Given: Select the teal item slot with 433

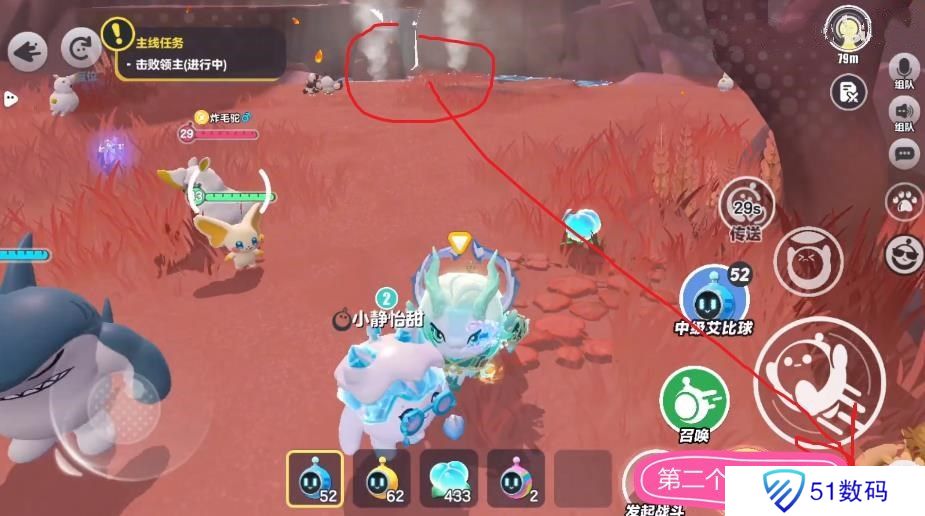Looking at the screenshot, I should pyautogui.click(x=448, y=478).
